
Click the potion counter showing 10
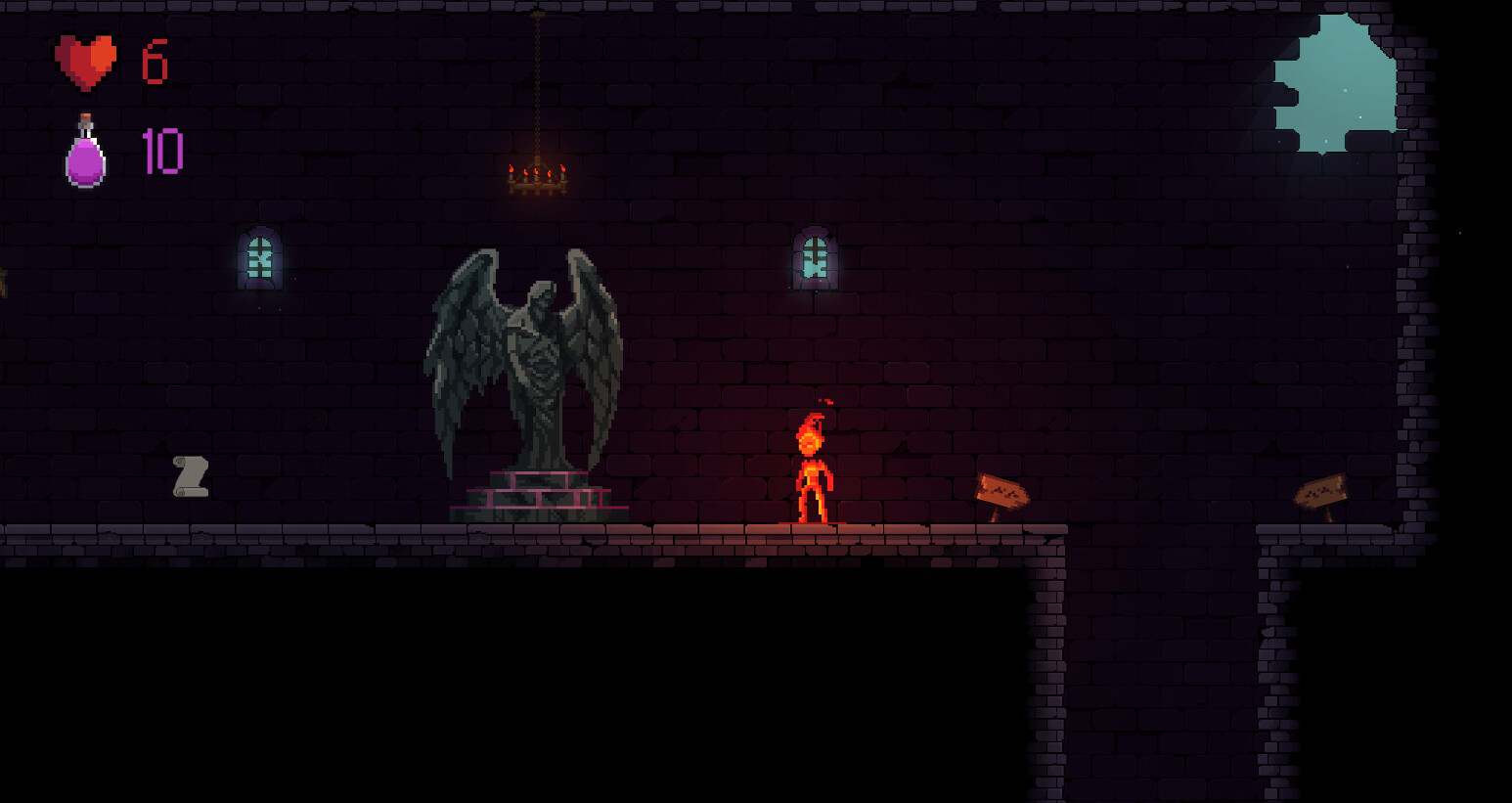[x=161, y=152]
